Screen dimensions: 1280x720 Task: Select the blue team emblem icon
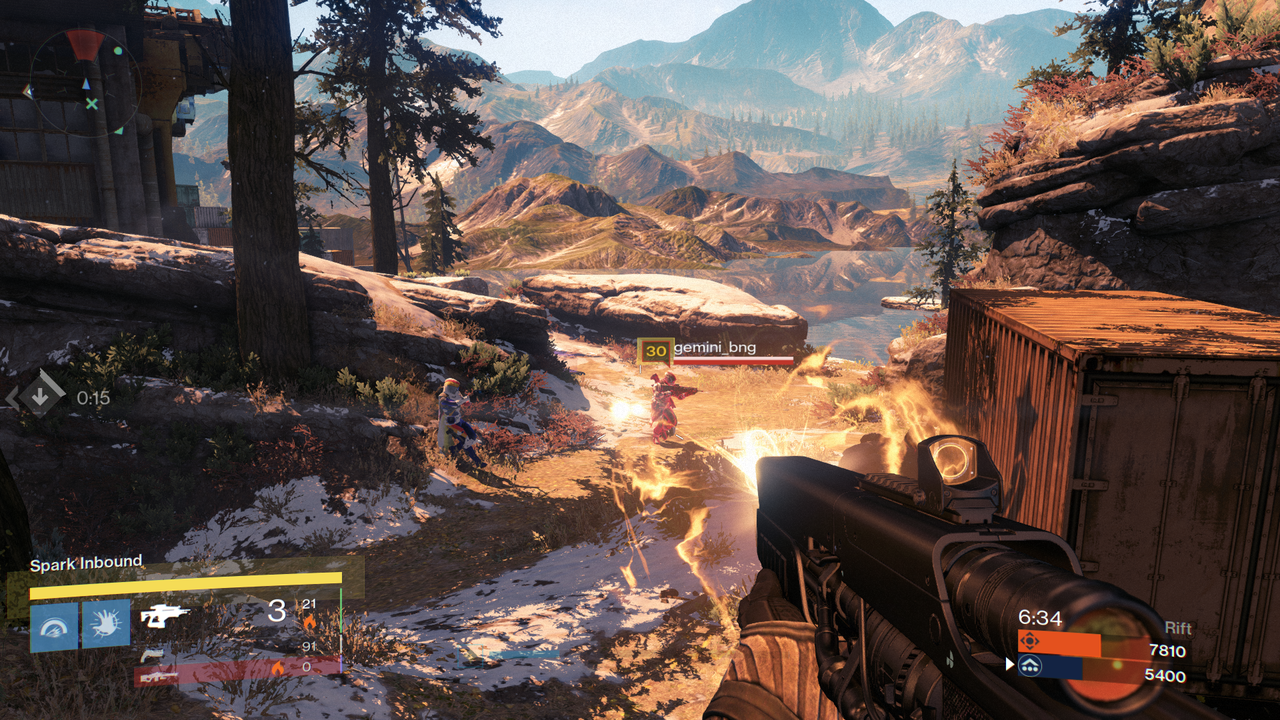1029,666
